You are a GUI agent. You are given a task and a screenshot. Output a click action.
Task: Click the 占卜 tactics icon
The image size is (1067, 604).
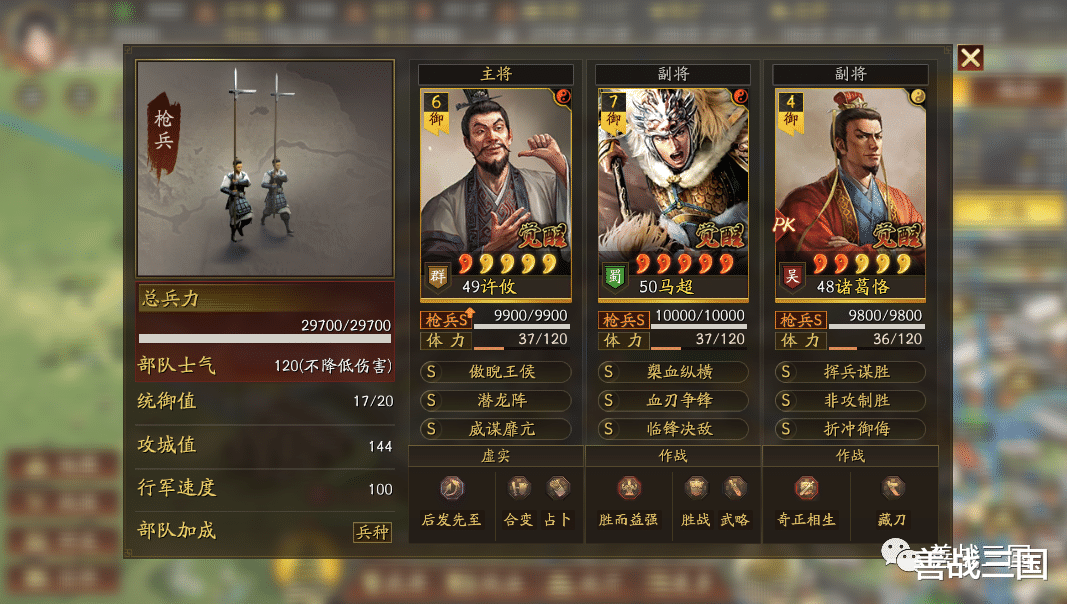[557, 489]
